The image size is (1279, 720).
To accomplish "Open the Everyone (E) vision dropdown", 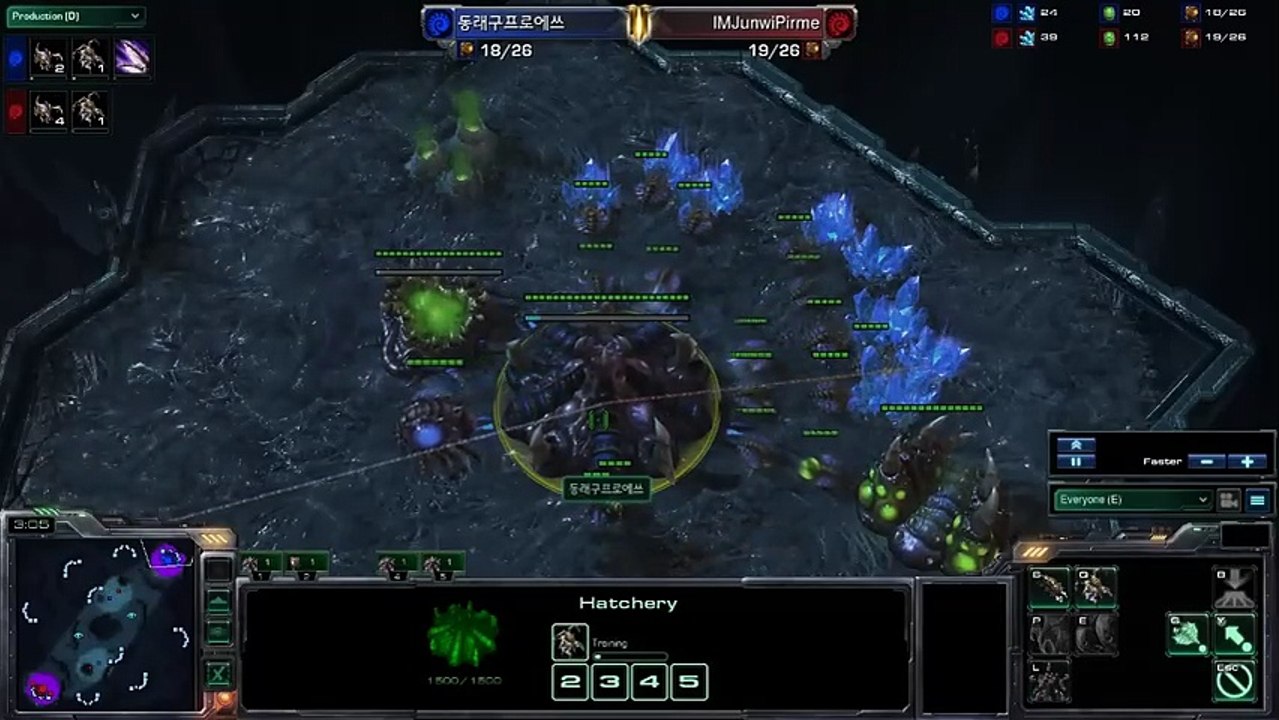I will 1132,500.
